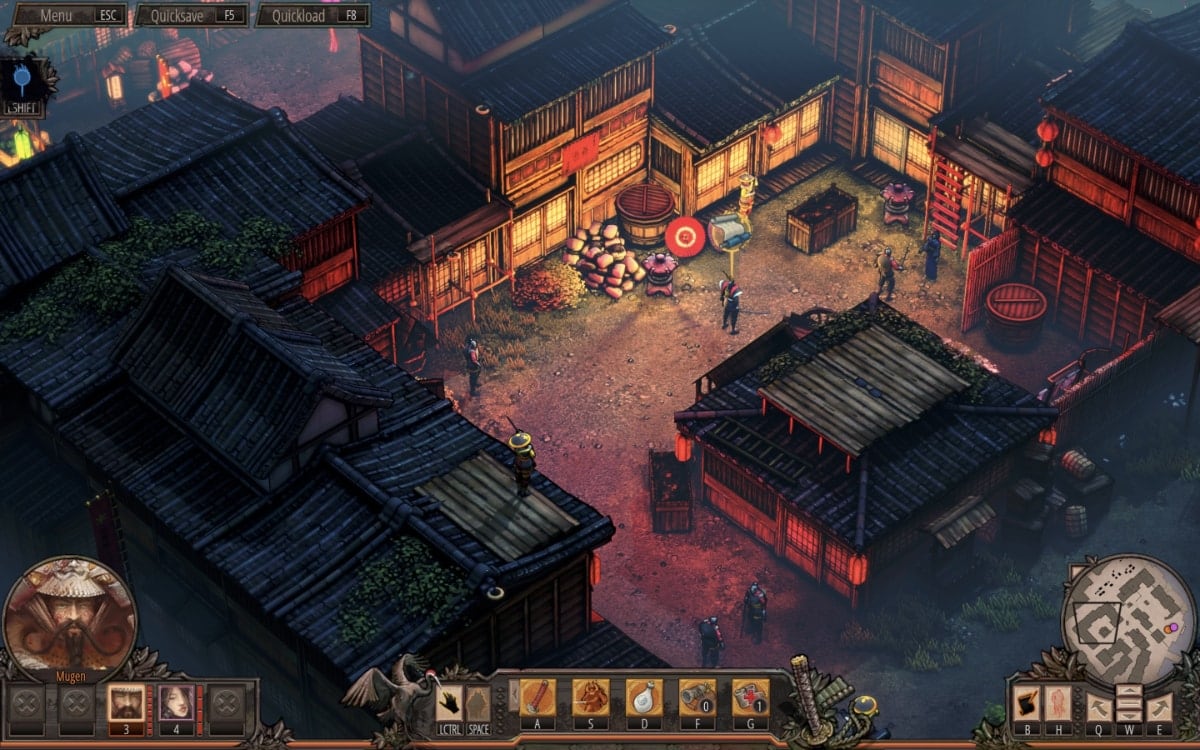Open the scroll icon beside the minimap
The height and width of the screenshot is (750, 1200).
[x=1026, y=702]
